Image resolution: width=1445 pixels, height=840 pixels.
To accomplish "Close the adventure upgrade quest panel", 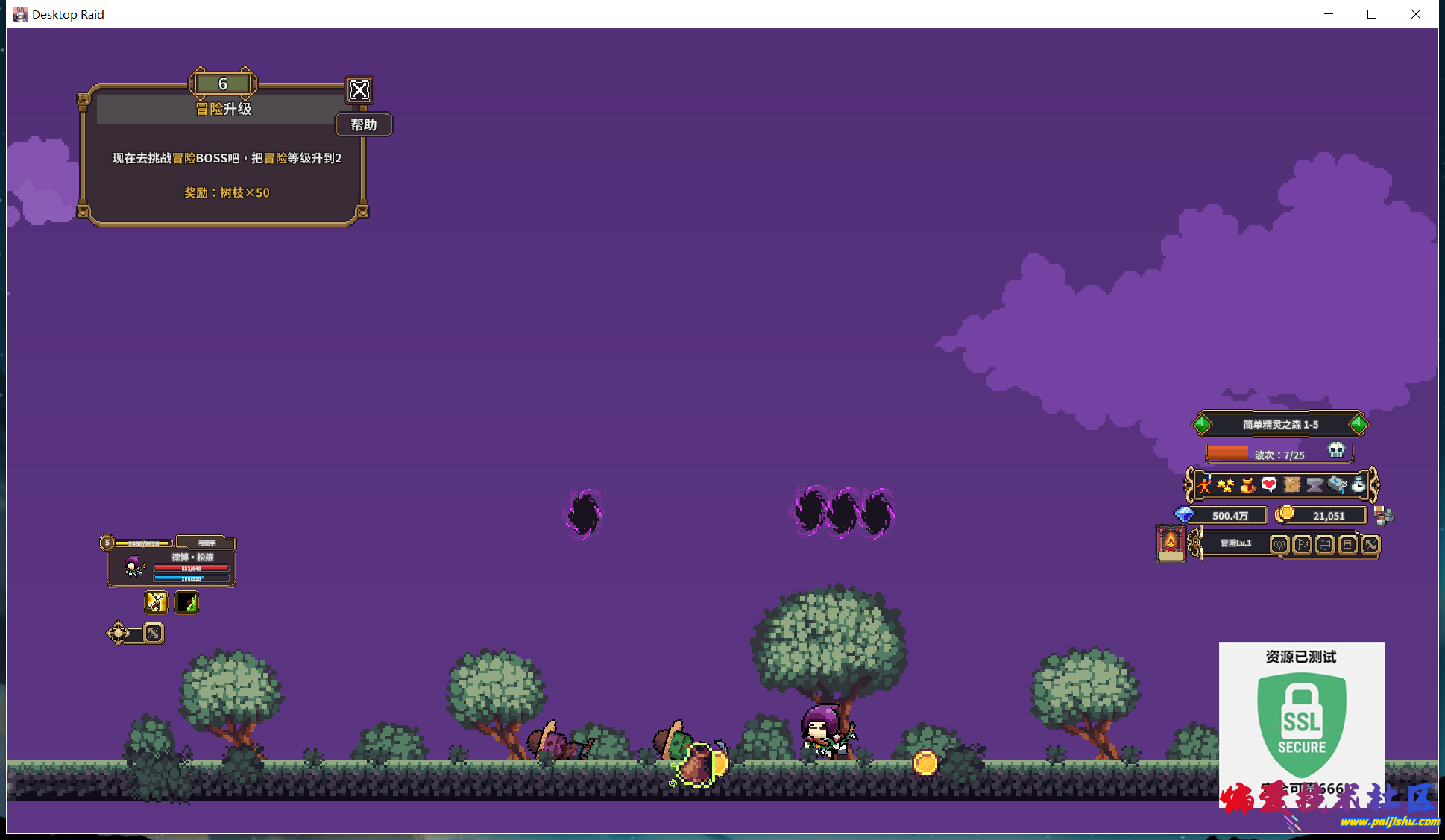I will click(359, 90).
